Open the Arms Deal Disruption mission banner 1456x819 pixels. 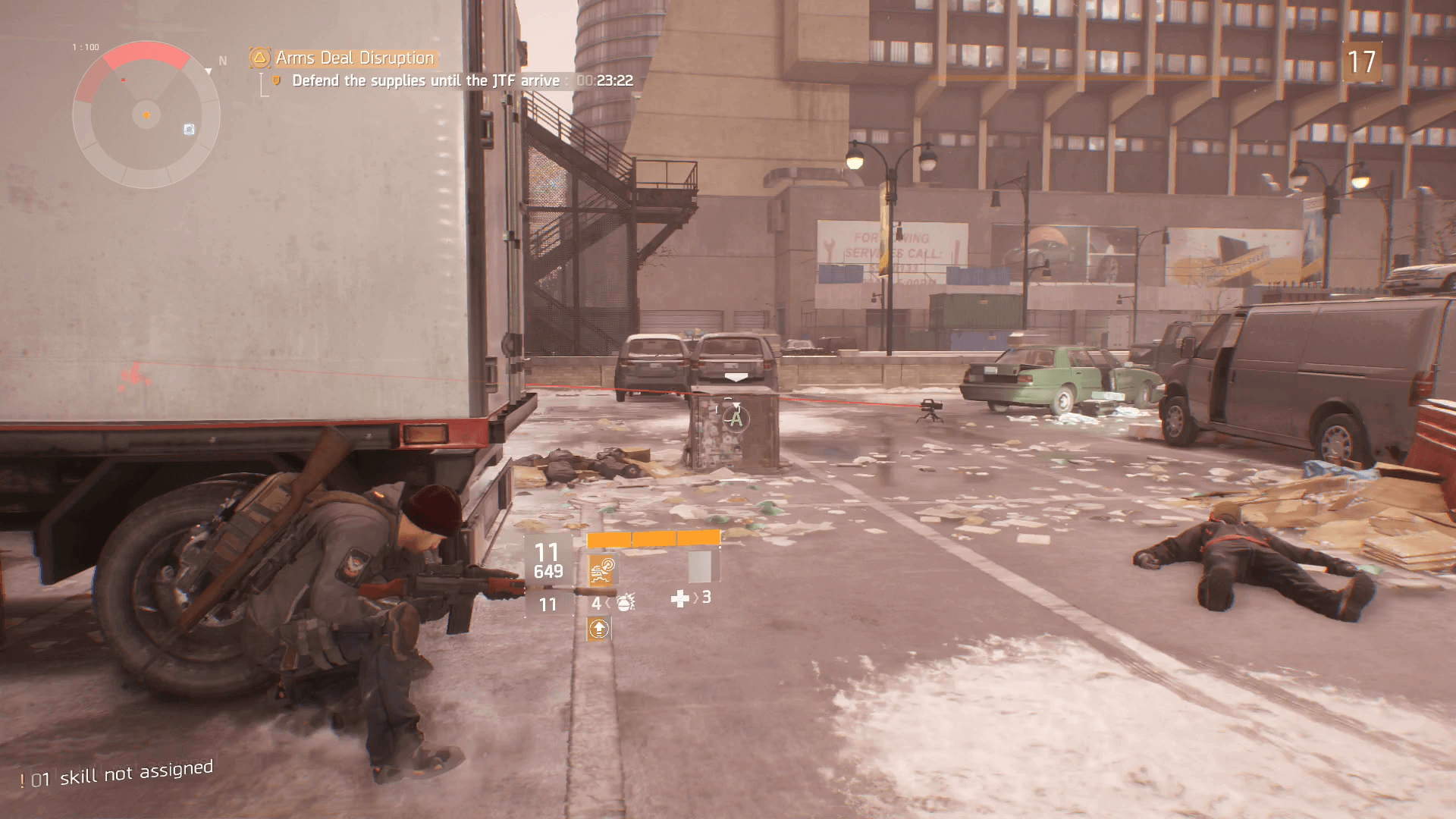(353, 57)
